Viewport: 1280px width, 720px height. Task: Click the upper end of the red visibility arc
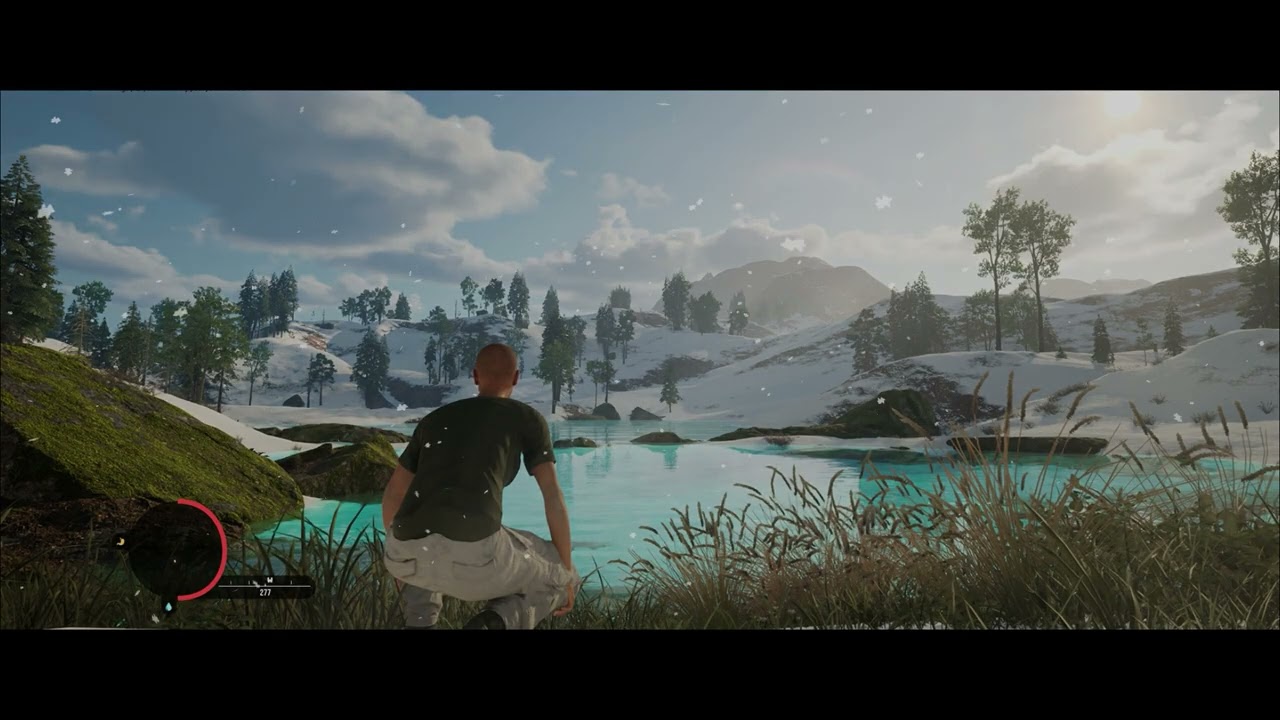pyautogui.click(x=181, y=501)
